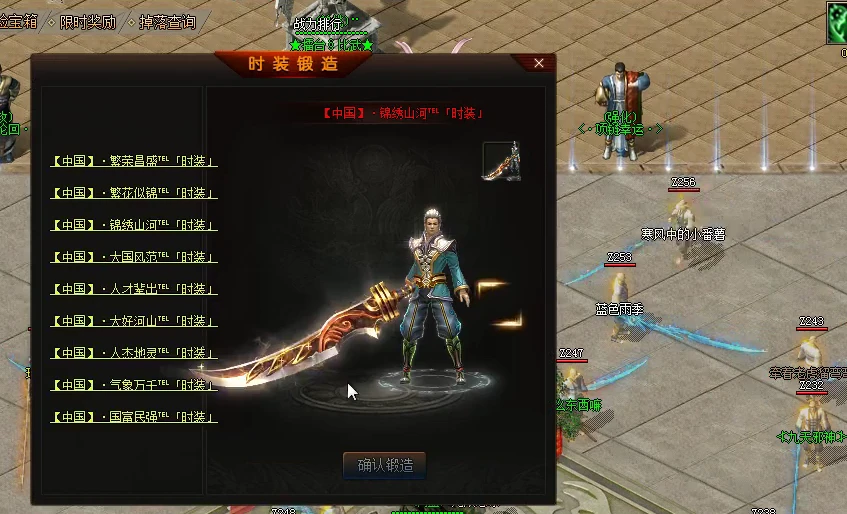Pick 锦绣山河 from the costume list

(x=134, y=225)
